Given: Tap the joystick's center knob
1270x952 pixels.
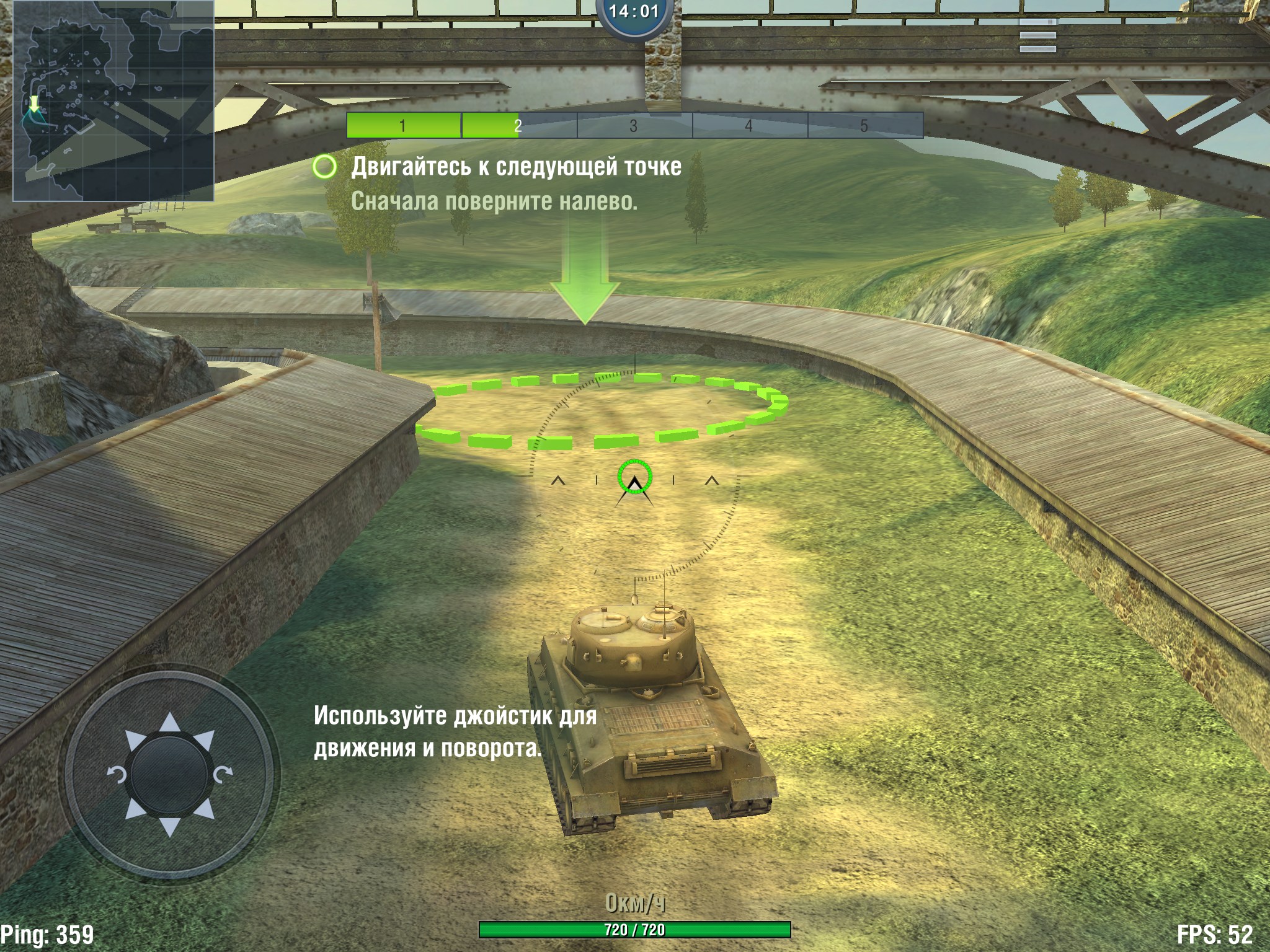Looking at the screenshot, I should pos(169,775).
